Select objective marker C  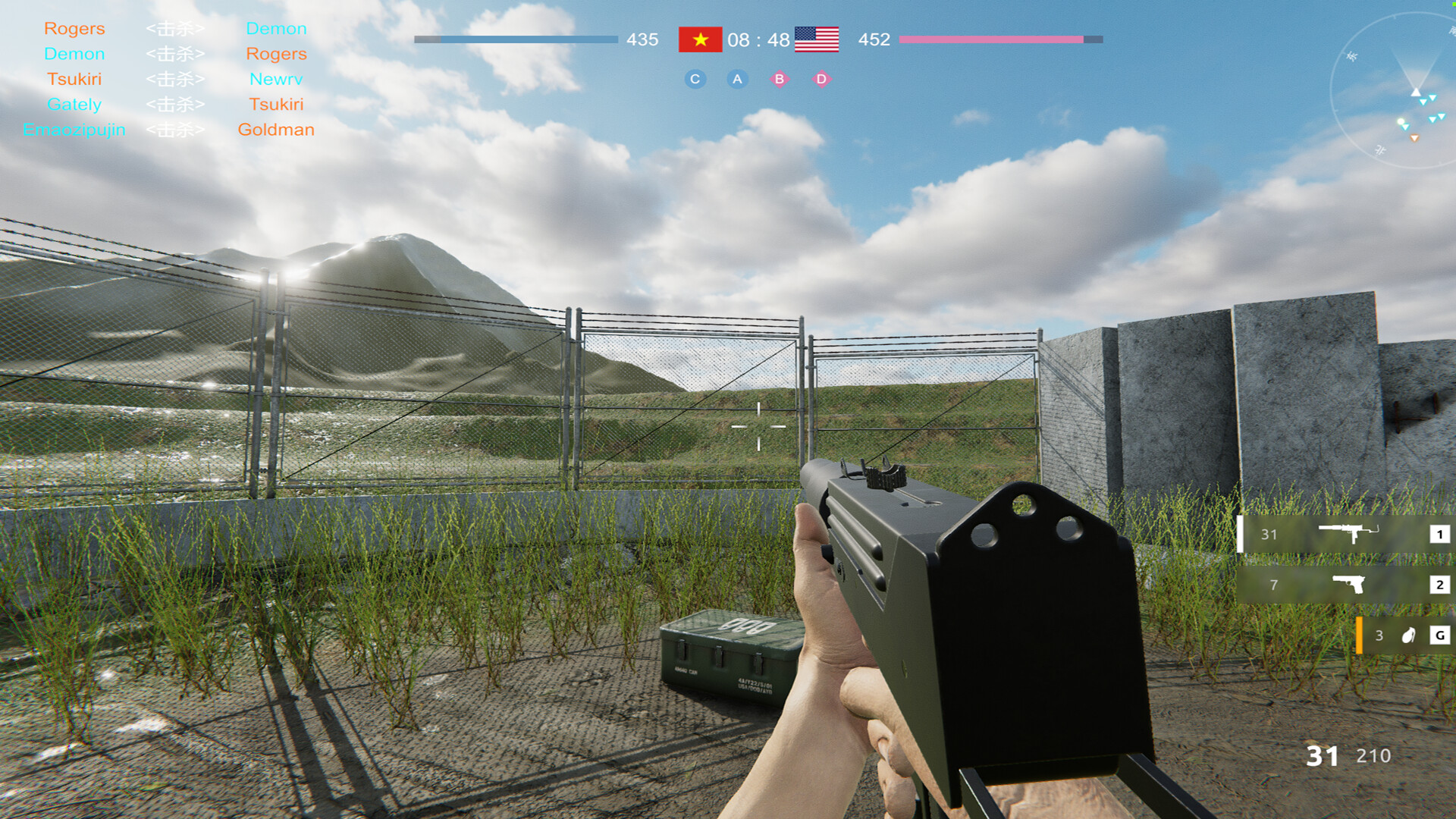pos(695,78)
